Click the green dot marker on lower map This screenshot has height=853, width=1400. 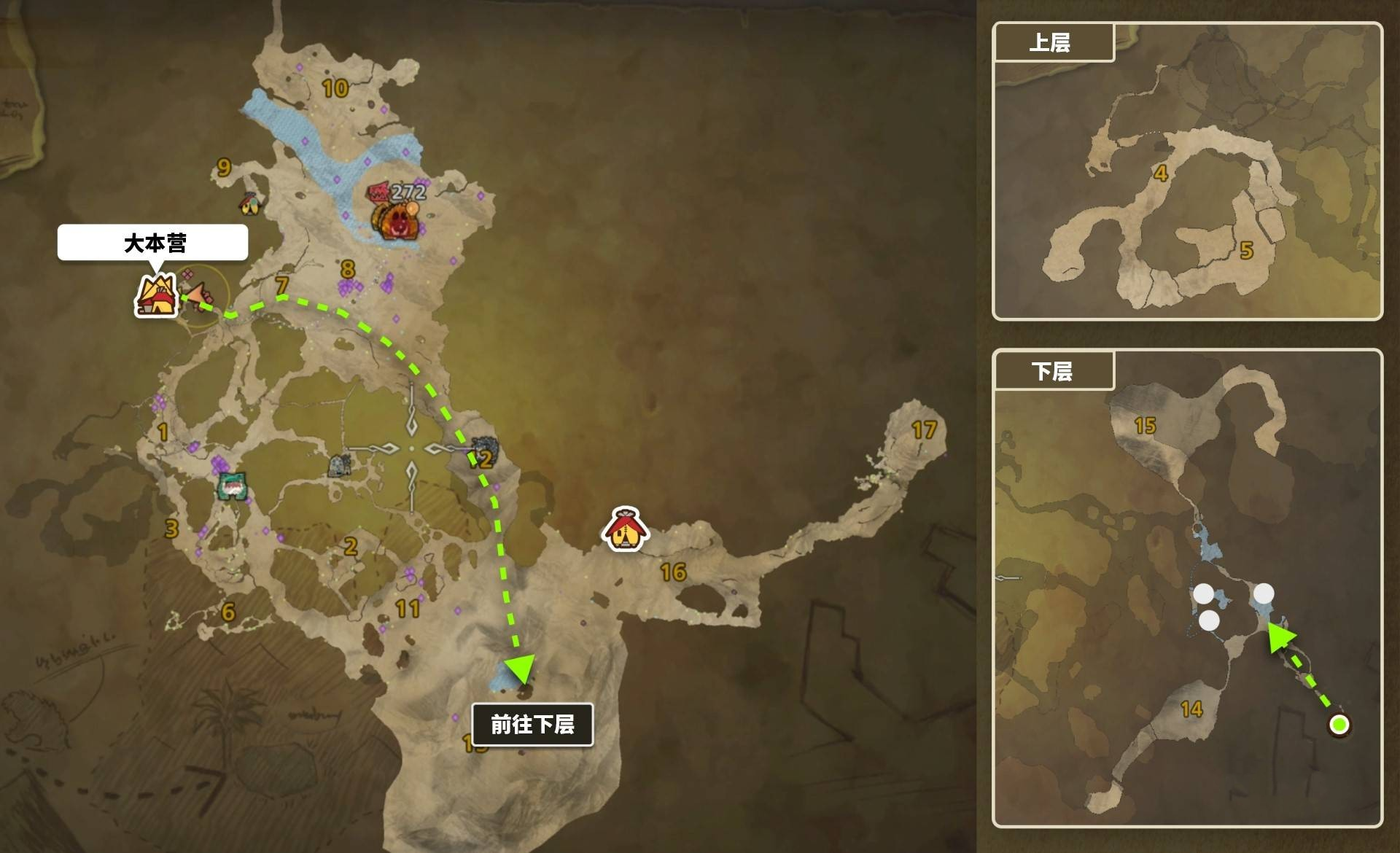point(1339,725)
